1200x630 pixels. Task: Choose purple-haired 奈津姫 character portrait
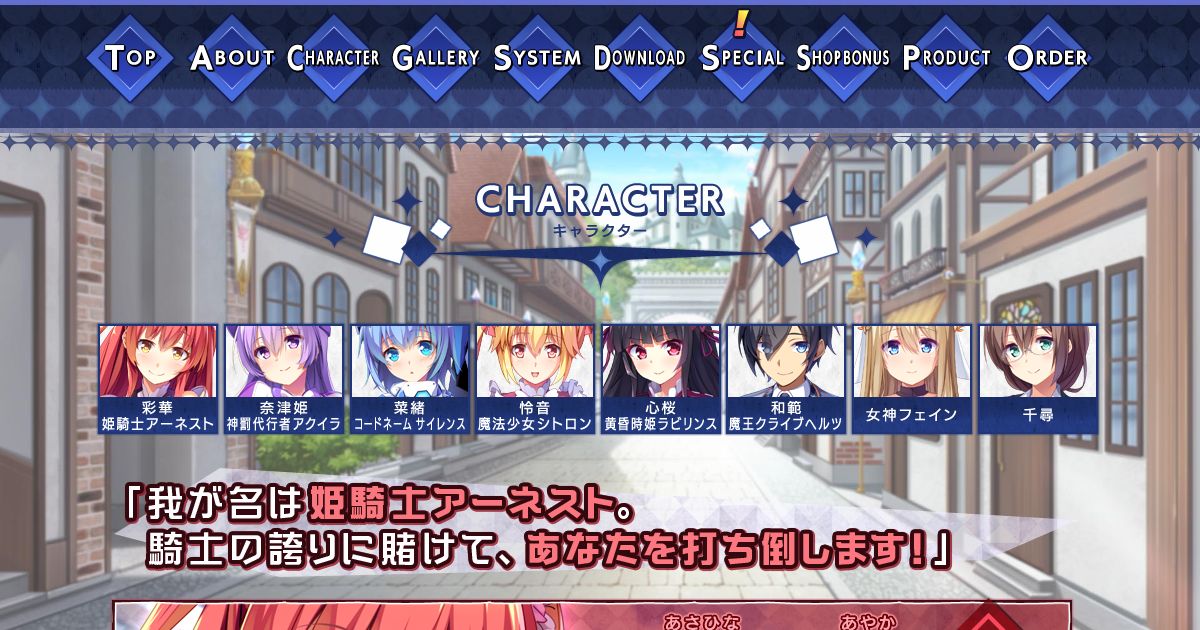[x=284, y=379]
